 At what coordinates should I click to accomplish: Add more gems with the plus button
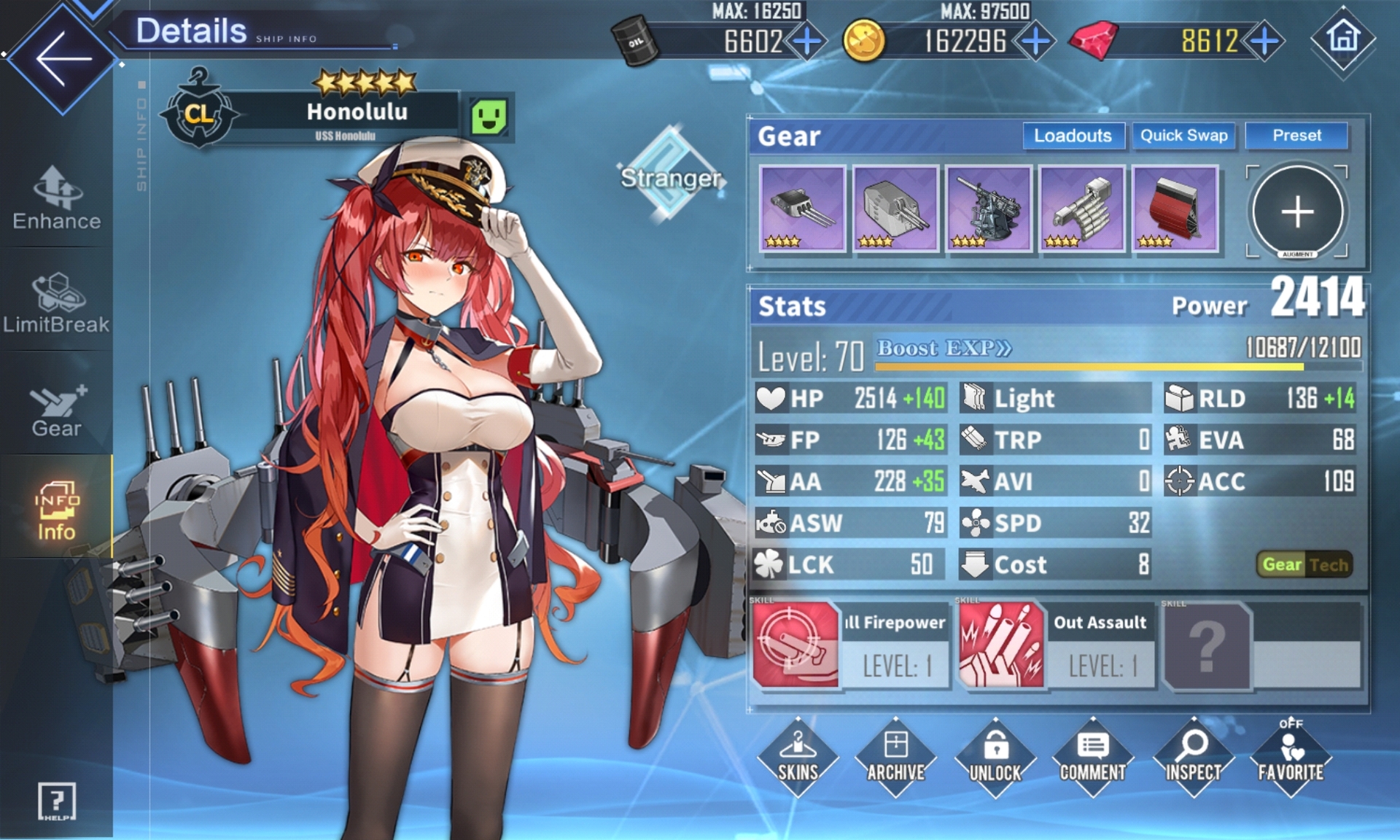(1264, 41)
